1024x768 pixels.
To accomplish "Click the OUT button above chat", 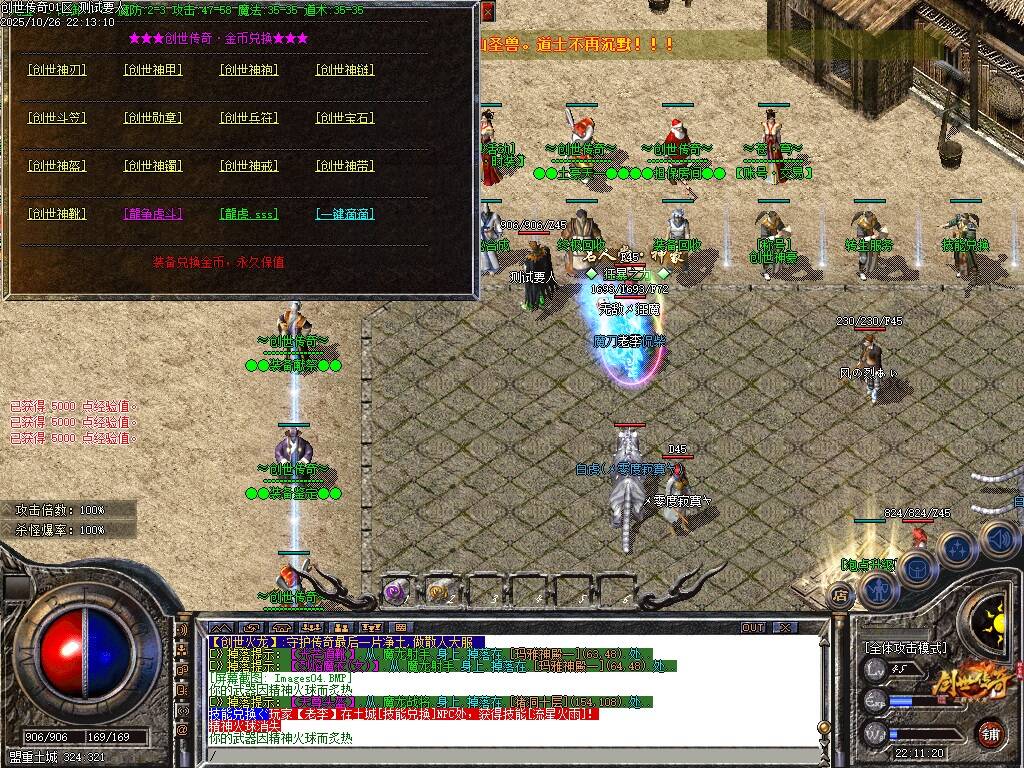I will pos(753,627).
